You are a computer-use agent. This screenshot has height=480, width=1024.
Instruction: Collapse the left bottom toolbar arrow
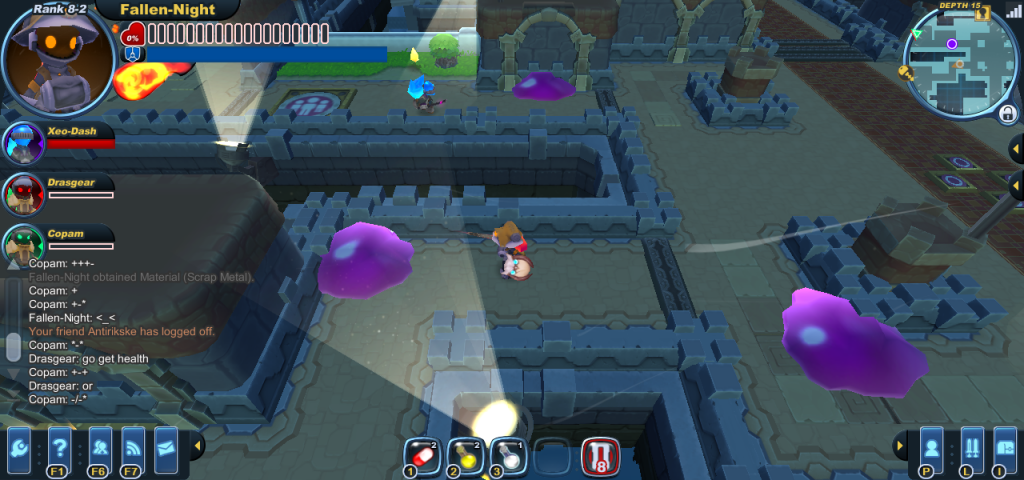point(197,445)
